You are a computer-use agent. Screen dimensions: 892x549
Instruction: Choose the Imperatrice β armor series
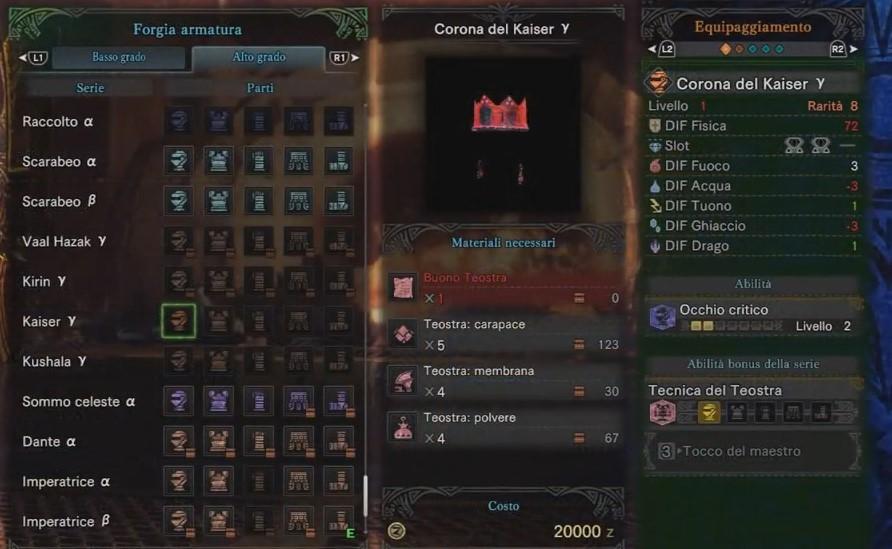66,522
